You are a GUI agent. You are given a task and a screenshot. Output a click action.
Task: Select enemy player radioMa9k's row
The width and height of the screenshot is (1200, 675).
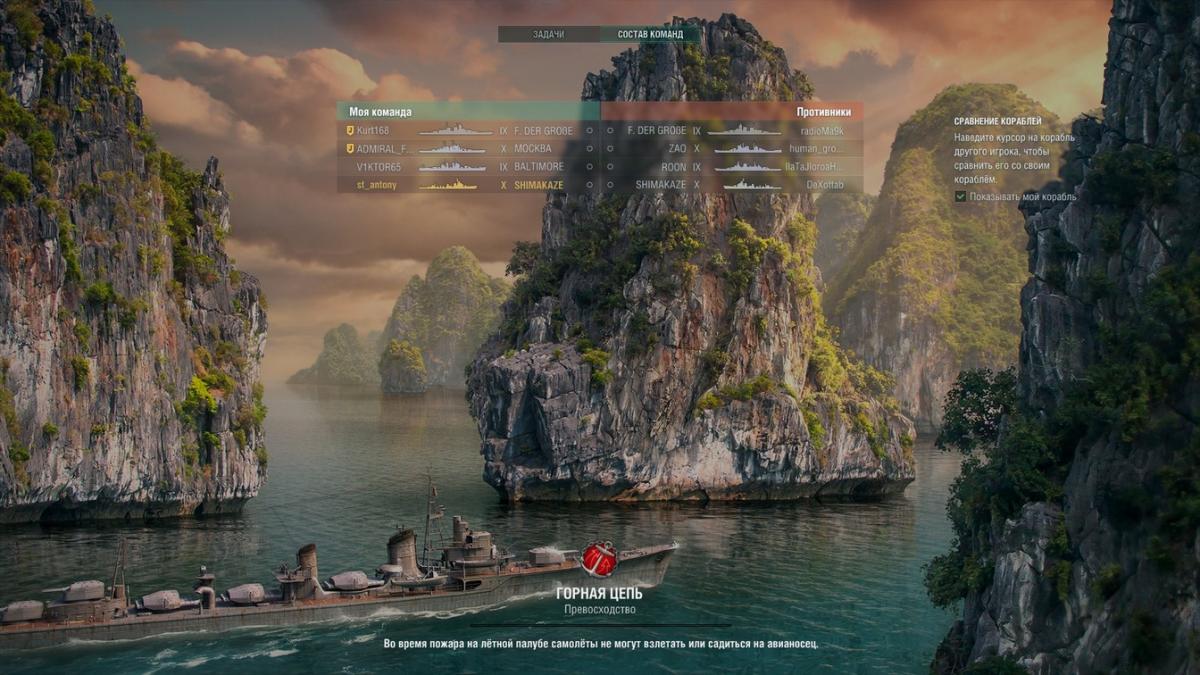pyautogui.click(x=732, y=130)
